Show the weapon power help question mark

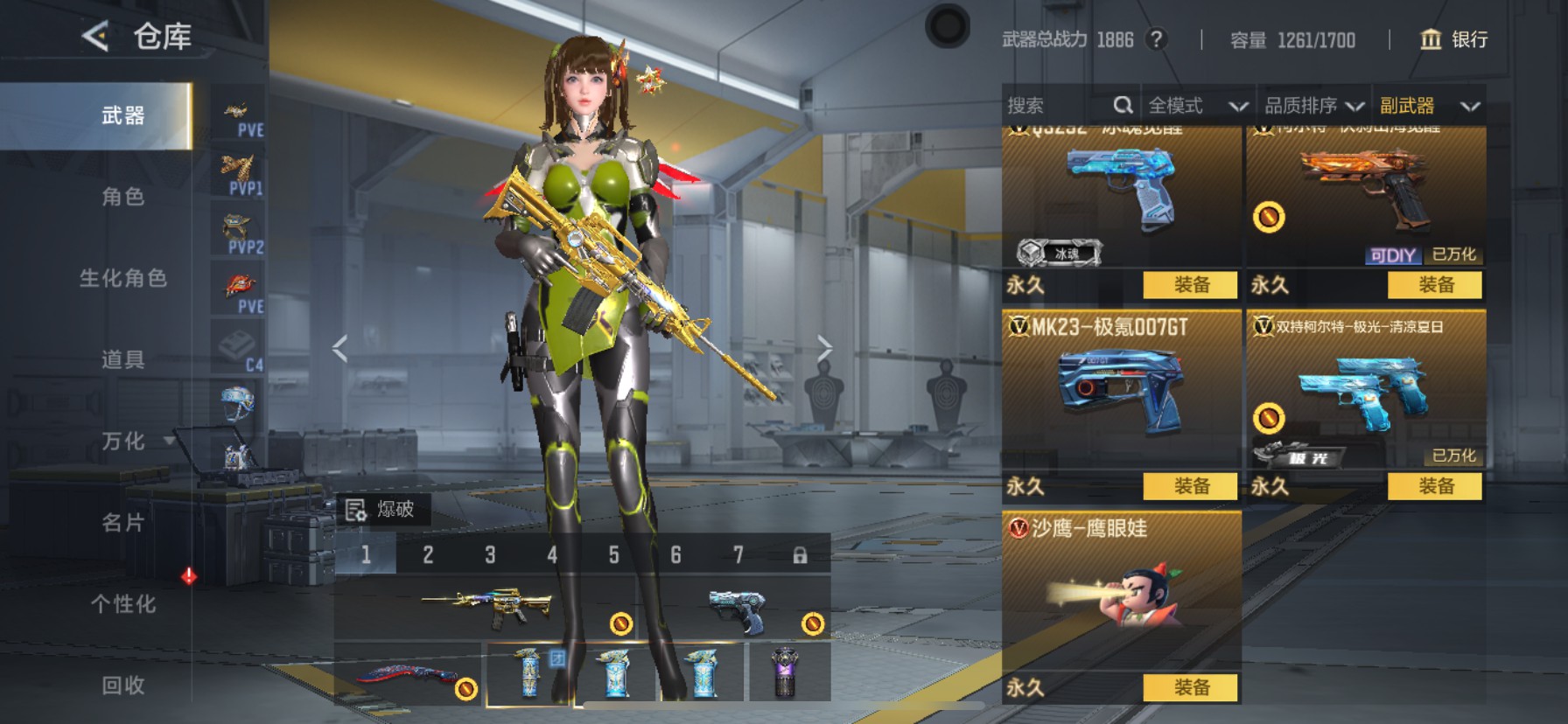tap(1157, 39)
